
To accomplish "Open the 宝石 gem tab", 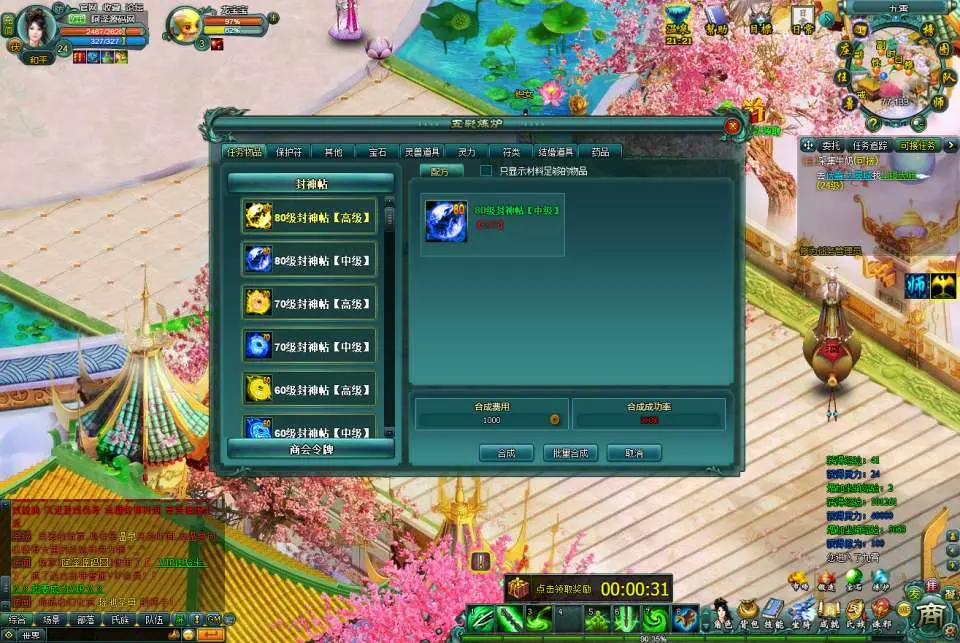I will pos(377,152).
